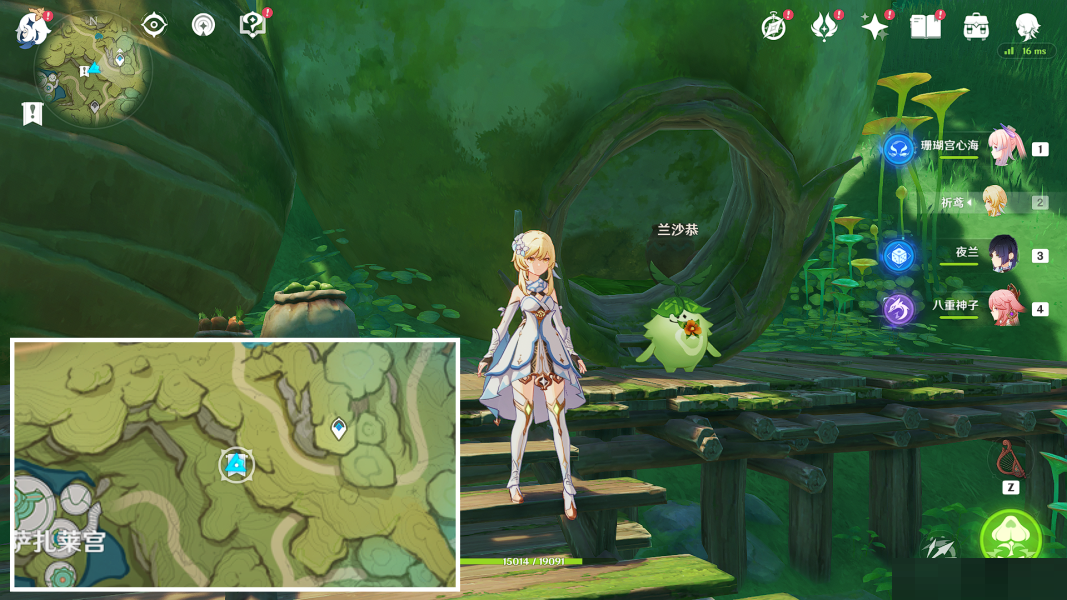Screen dimensions: 1067x600
Task: Open the question-mark book icon at top
Action: [x=253, y=25]
